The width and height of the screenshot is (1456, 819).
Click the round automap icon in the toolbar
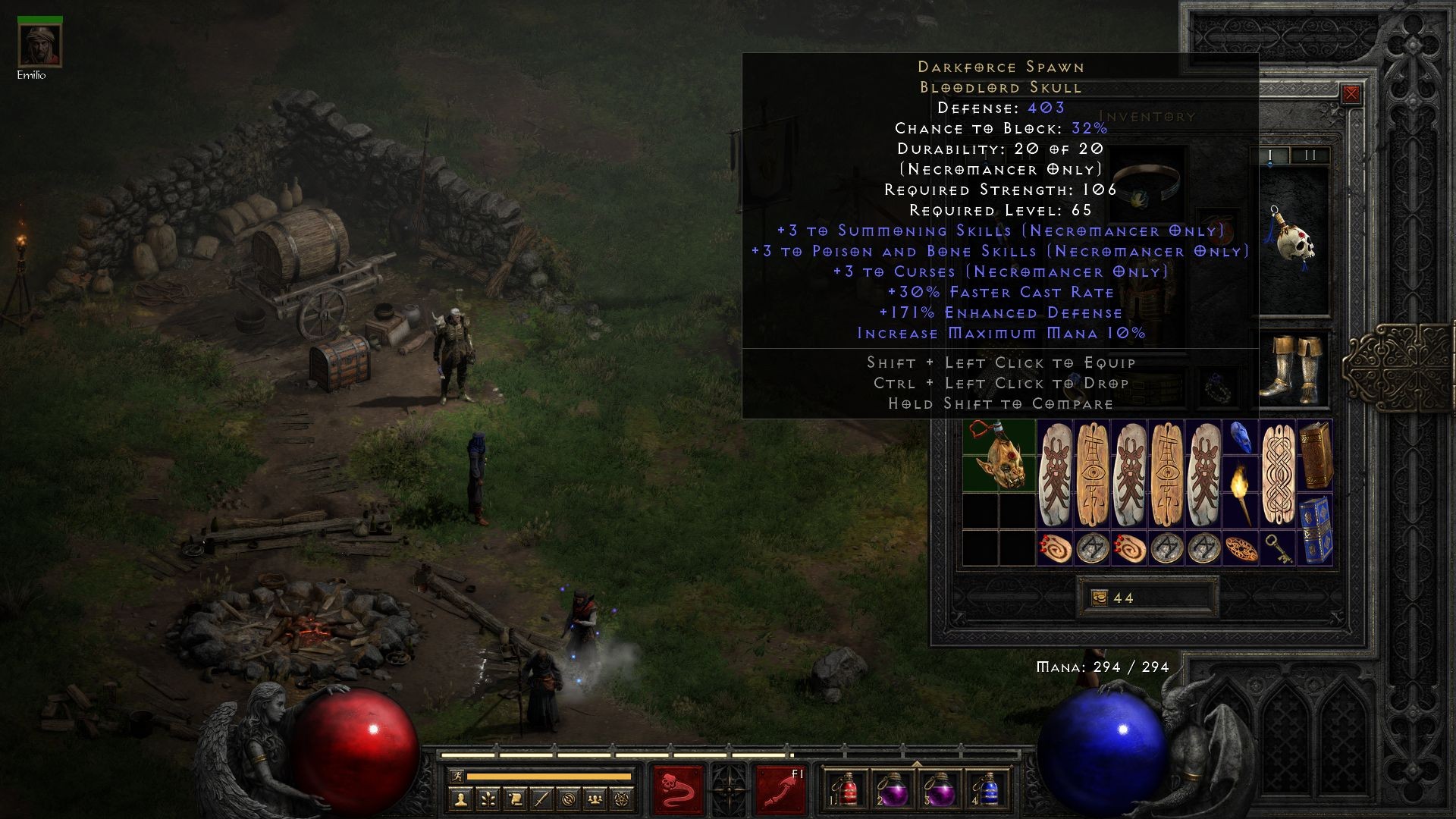(567, 801)
